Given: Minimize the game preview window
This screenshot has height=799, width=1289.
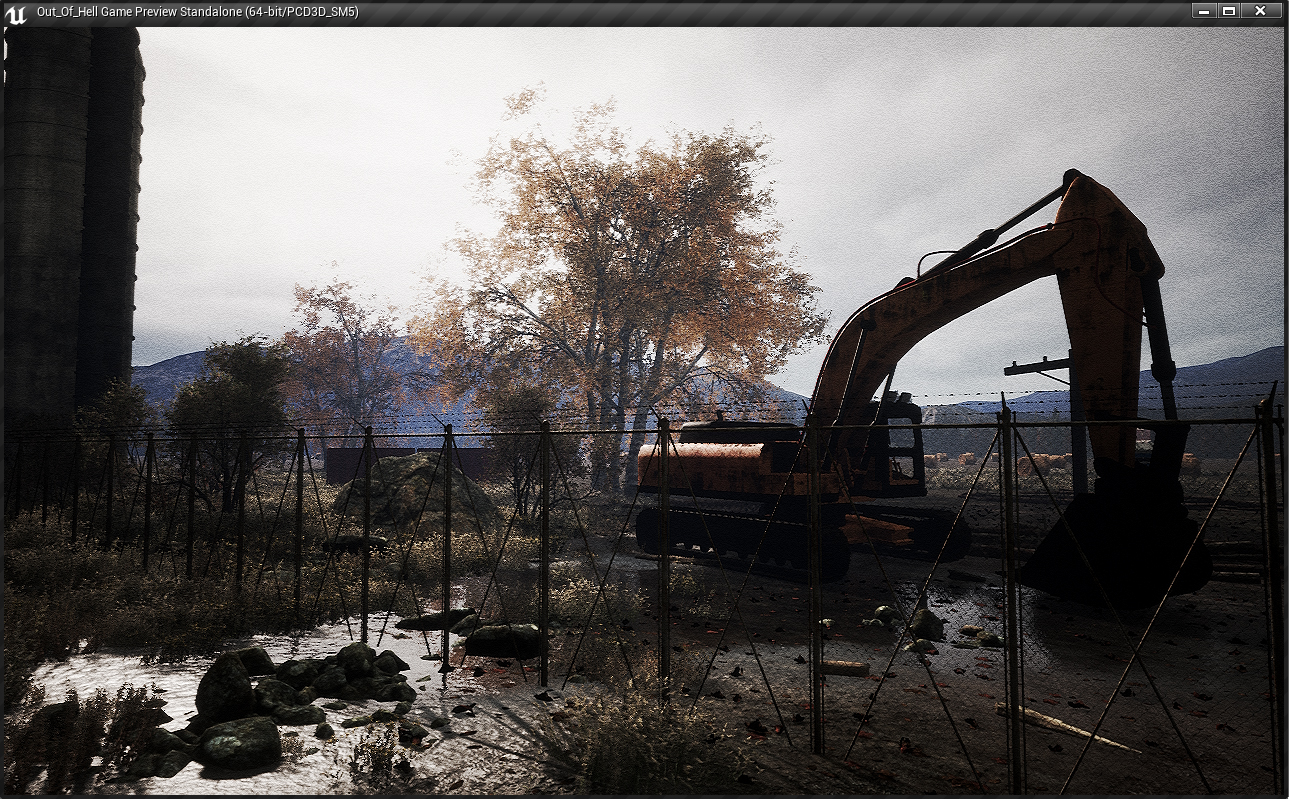Looking at the screenshot, I should (1204, 11).
